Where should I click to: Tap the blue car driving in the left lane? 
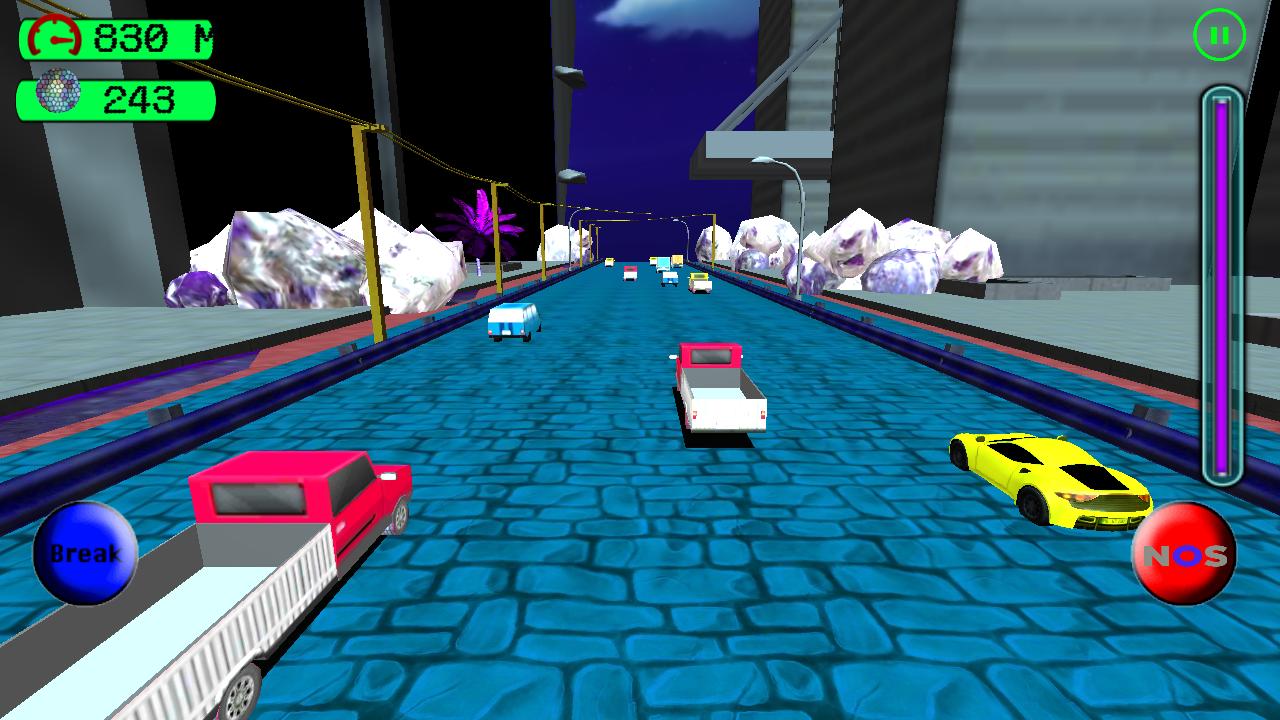512,322
